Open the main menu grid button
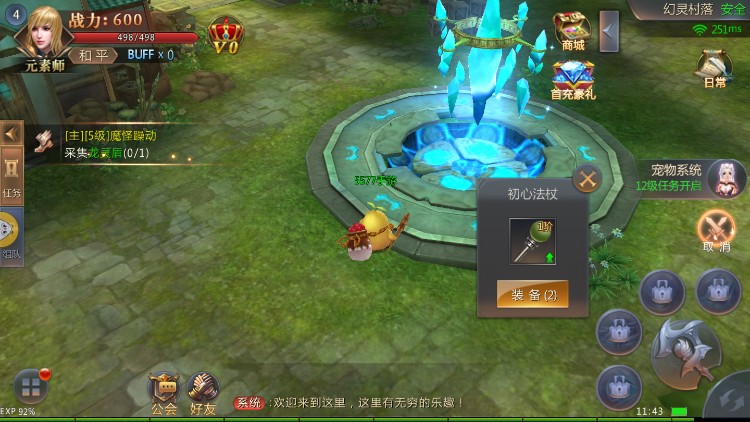This screenshot has height=422, width=750. coord(30,387)
